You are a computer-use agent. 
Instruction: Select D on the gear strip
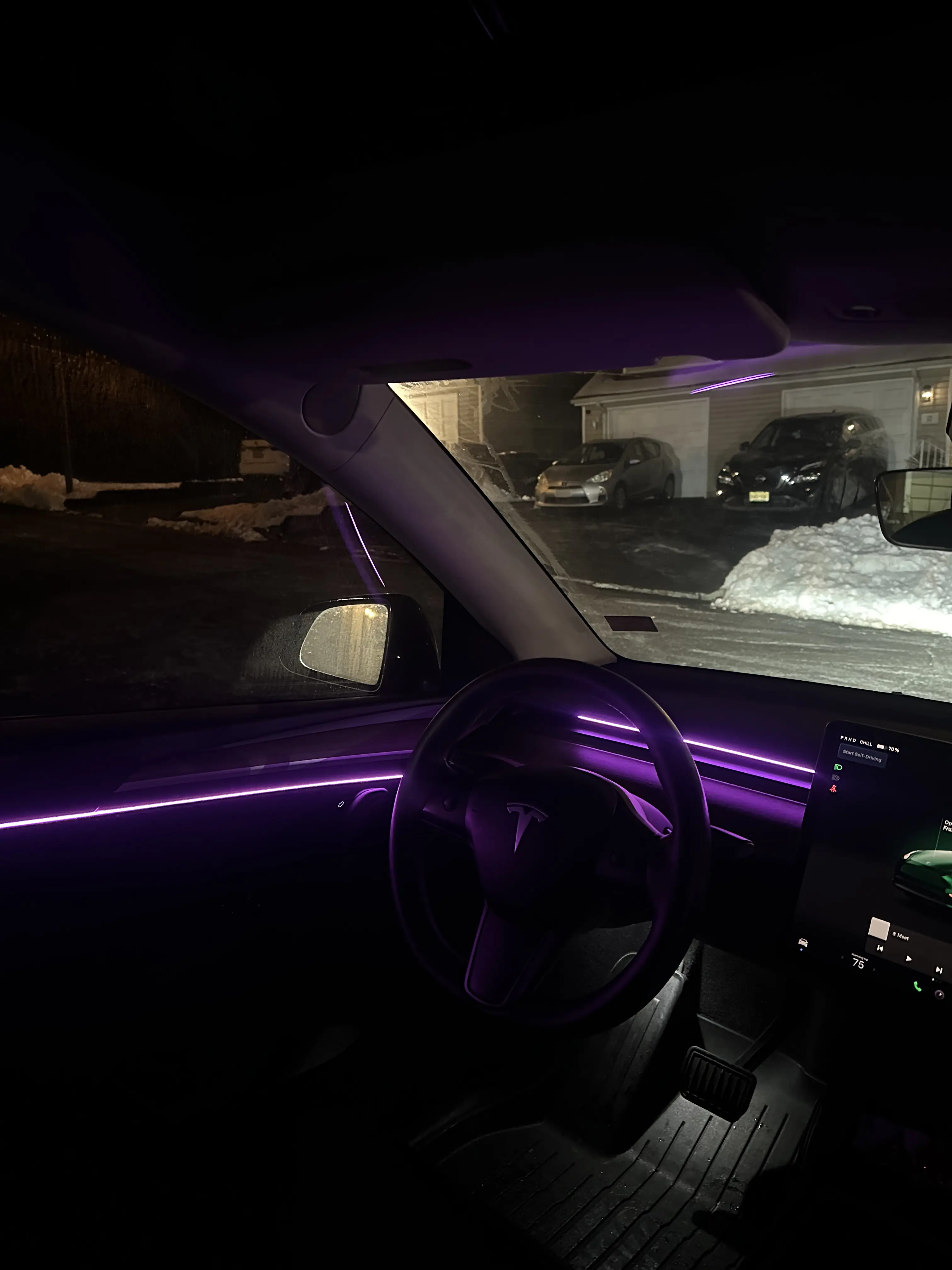pos(855,740)
